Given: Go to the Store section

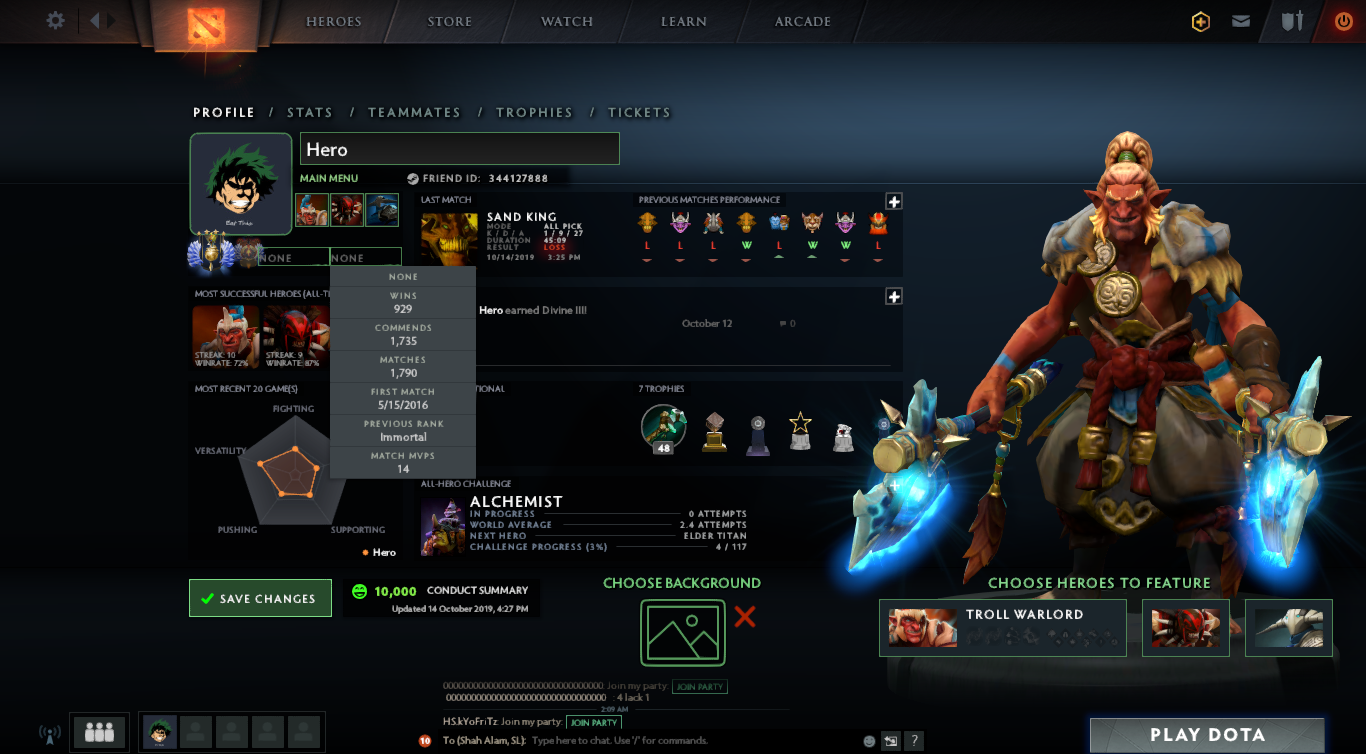Looking at the screenshot, I should pos(449,22).
